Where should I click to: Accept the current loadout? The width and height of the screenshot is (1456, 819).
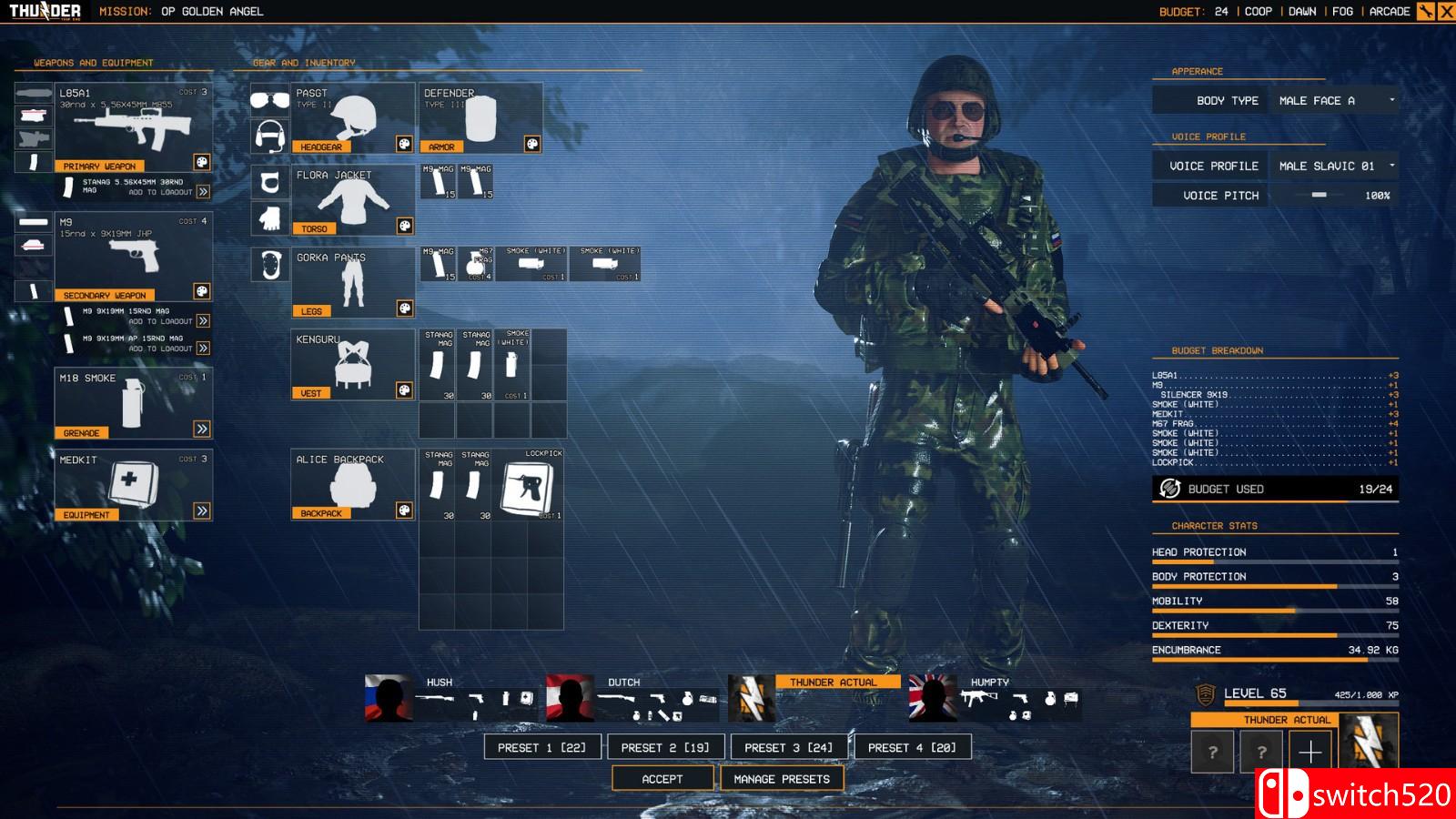coord(662,779)
